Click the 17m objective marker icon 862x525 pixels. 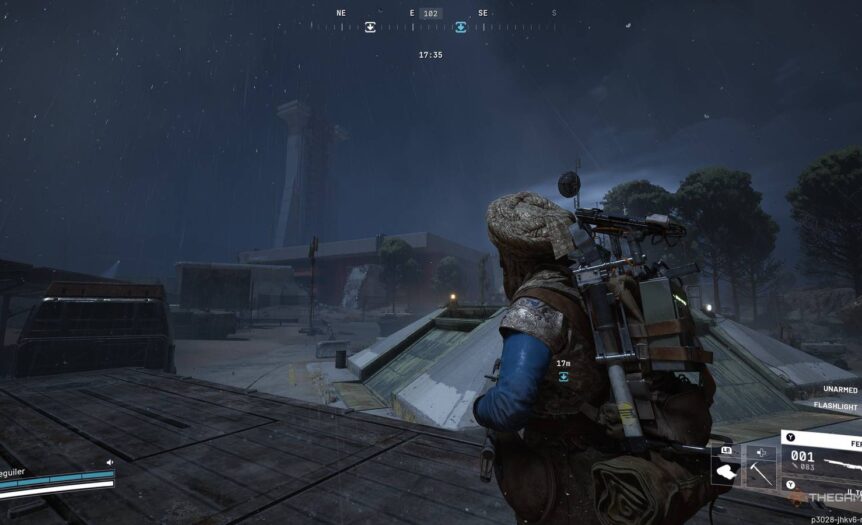point(563,376)
